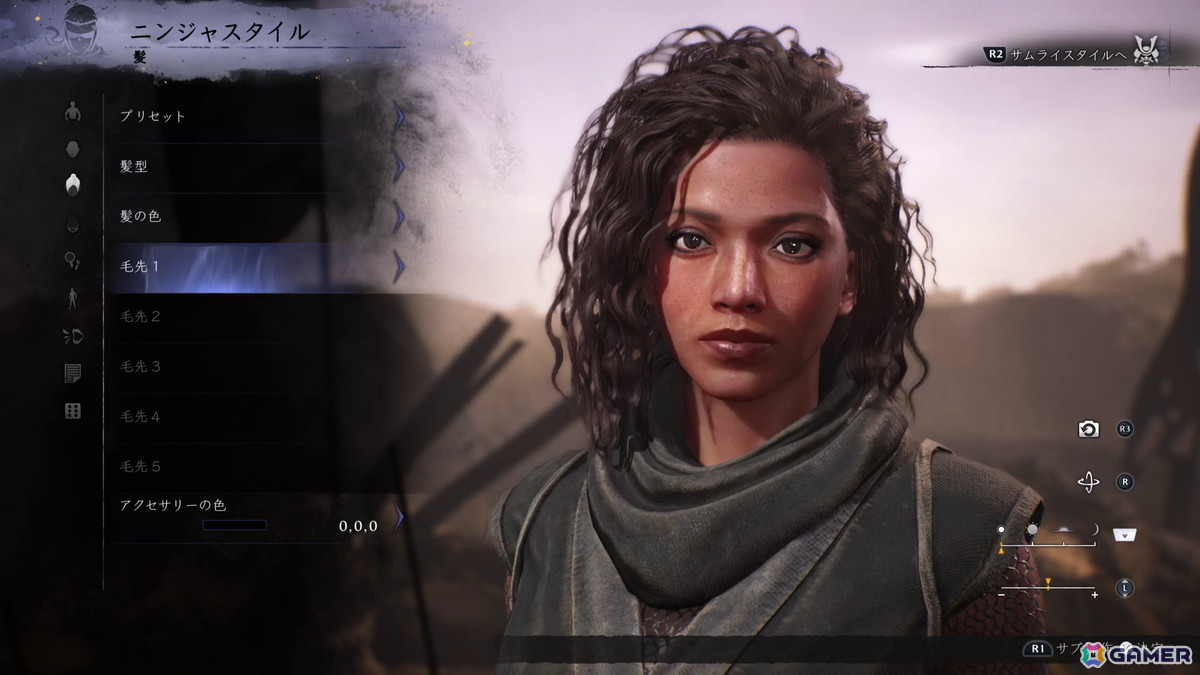This screenshot has height=675, width=1200.
Task: Switch to the bald head category icon
Action: pyautogui.click(x=72, y=148)
